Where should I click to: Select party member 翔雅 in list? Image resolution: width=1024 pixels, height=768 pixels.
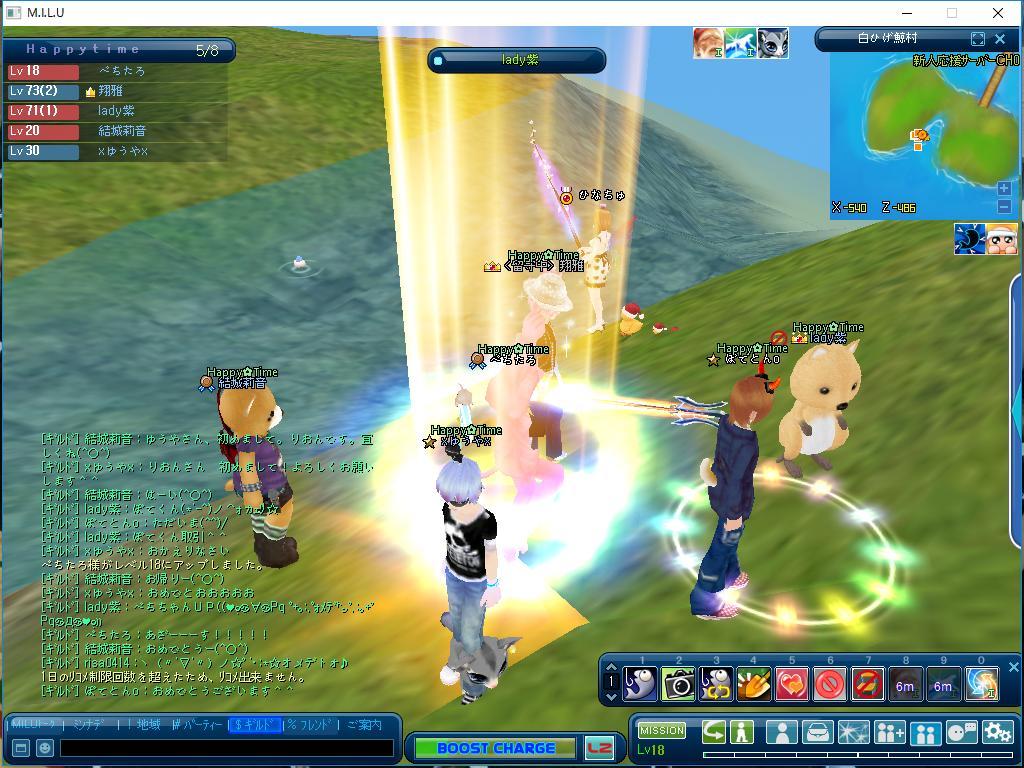110,91
